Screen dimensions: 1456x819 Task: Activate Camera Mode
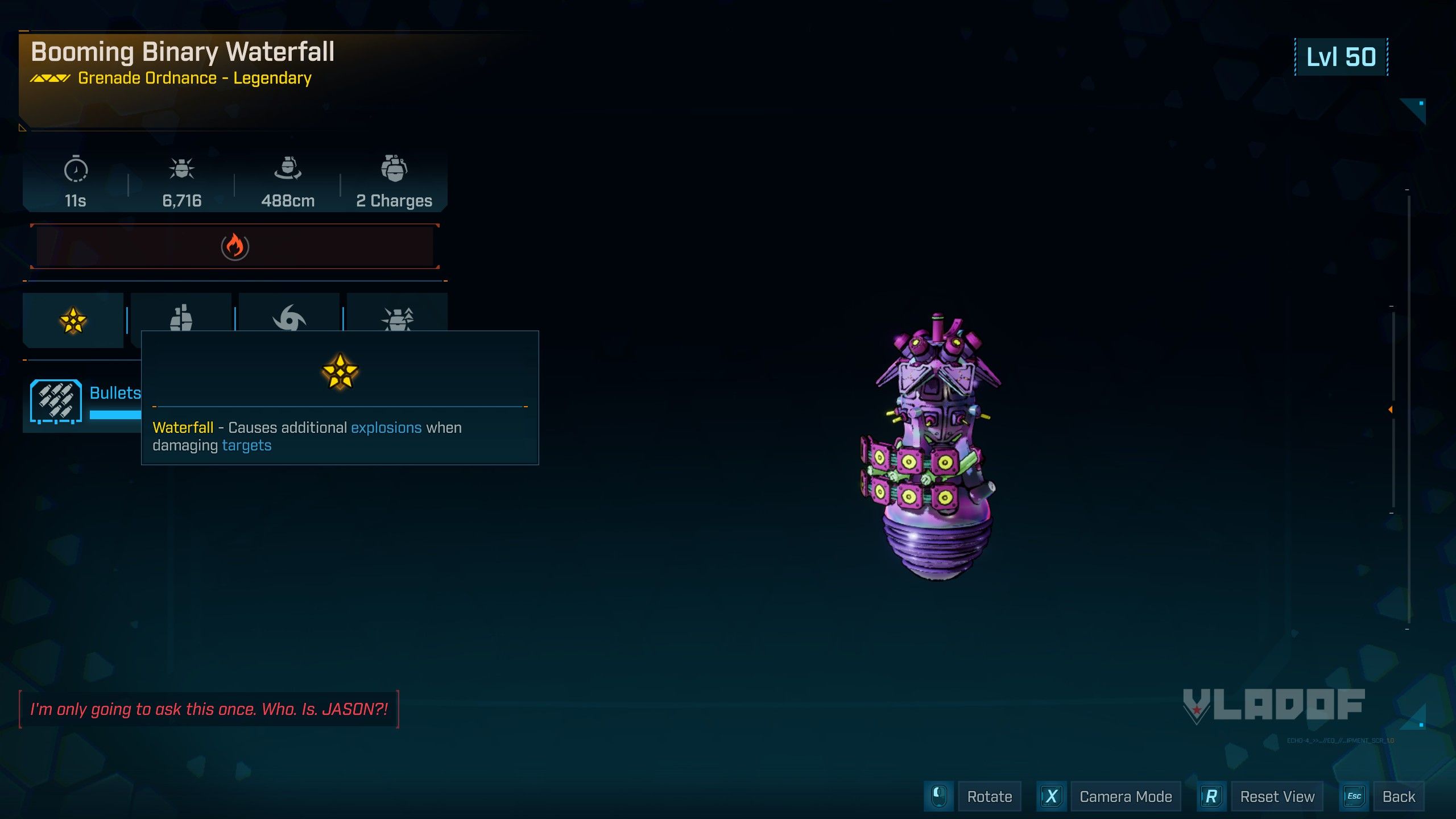[1125, 796]
